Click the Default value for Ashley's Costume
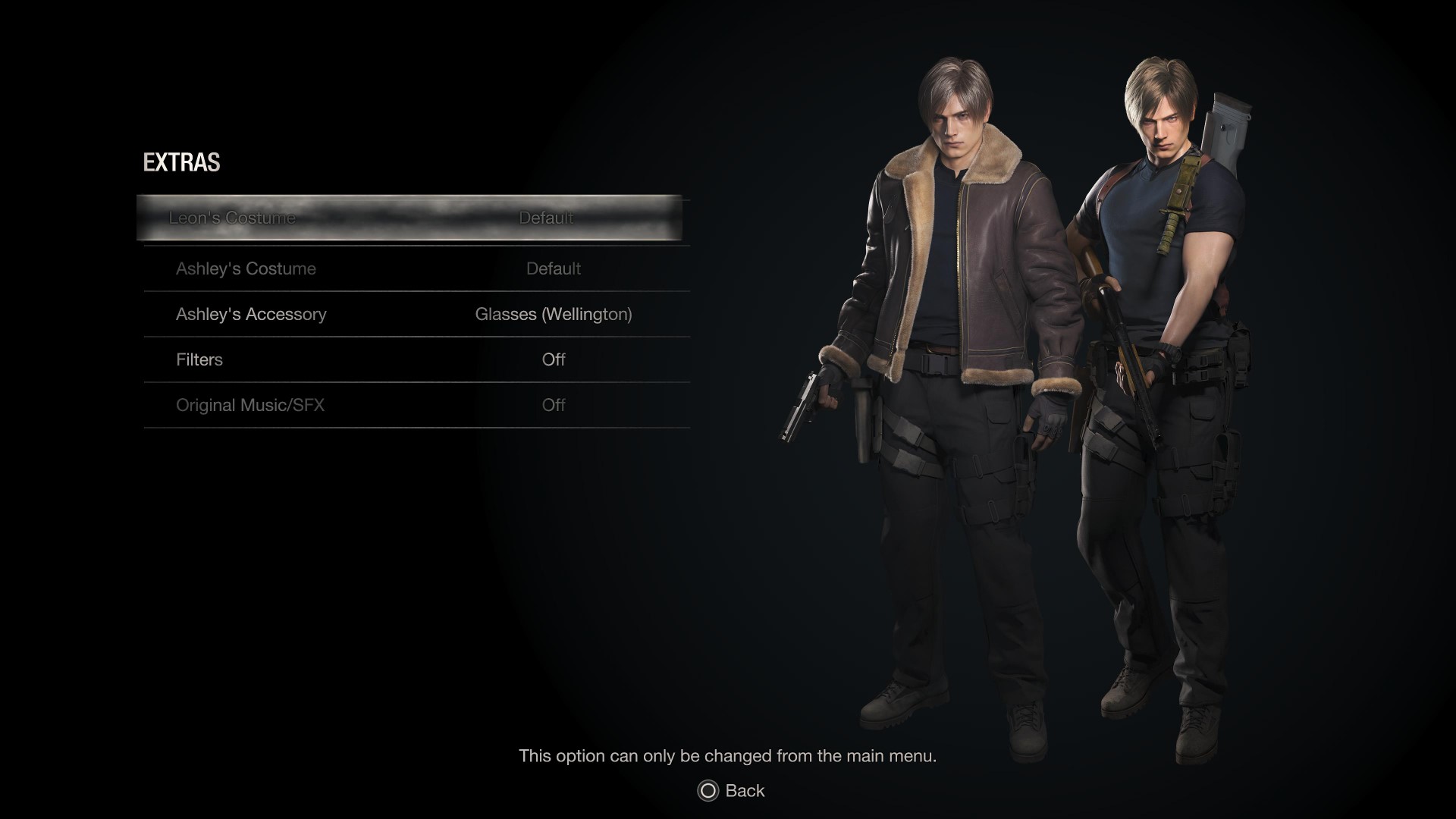The width and height of the screenshot is (1456, 819). (554, 268)
